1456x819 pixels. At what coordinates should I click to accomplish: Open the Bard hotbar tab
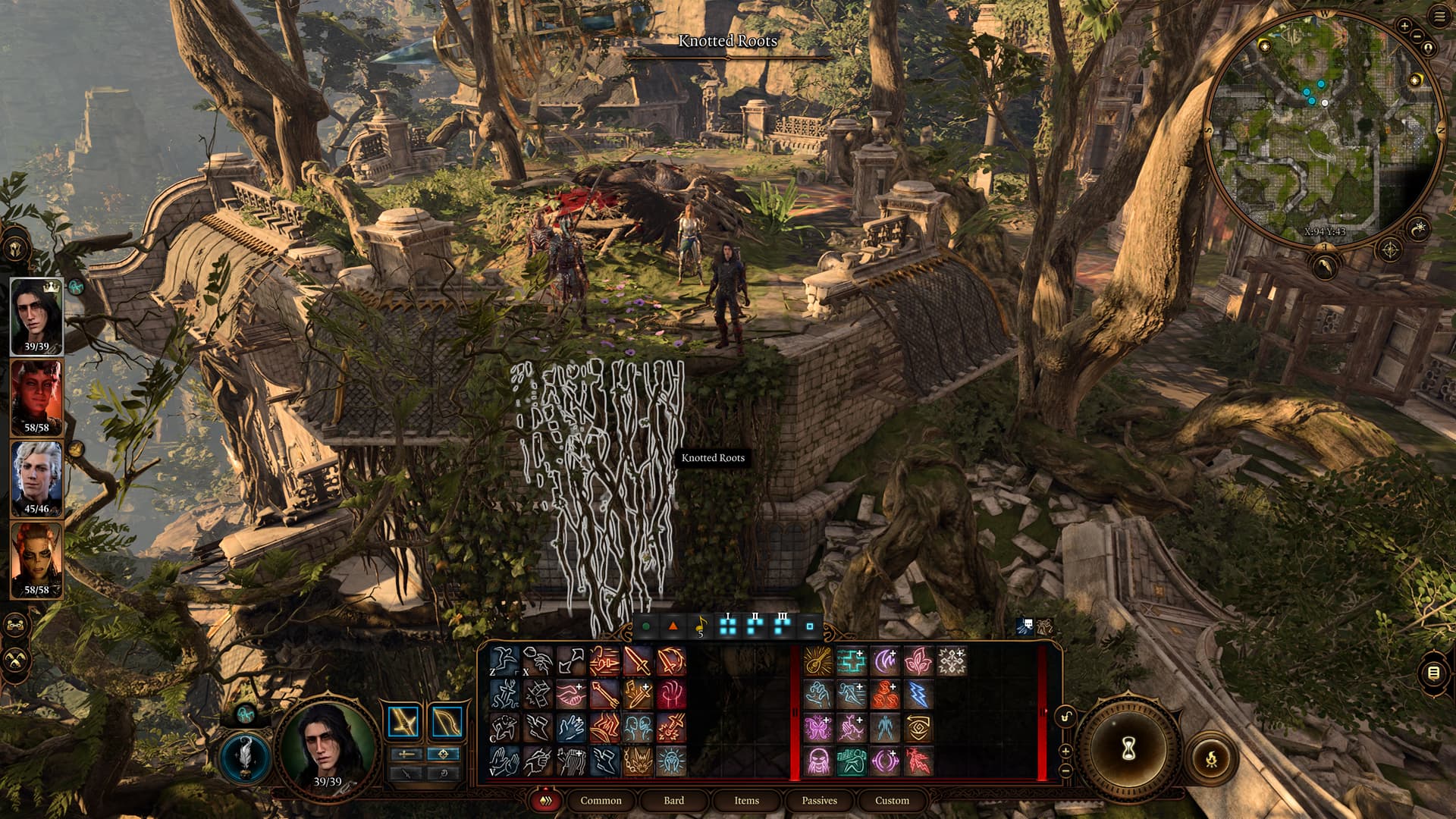click(673, 800)
